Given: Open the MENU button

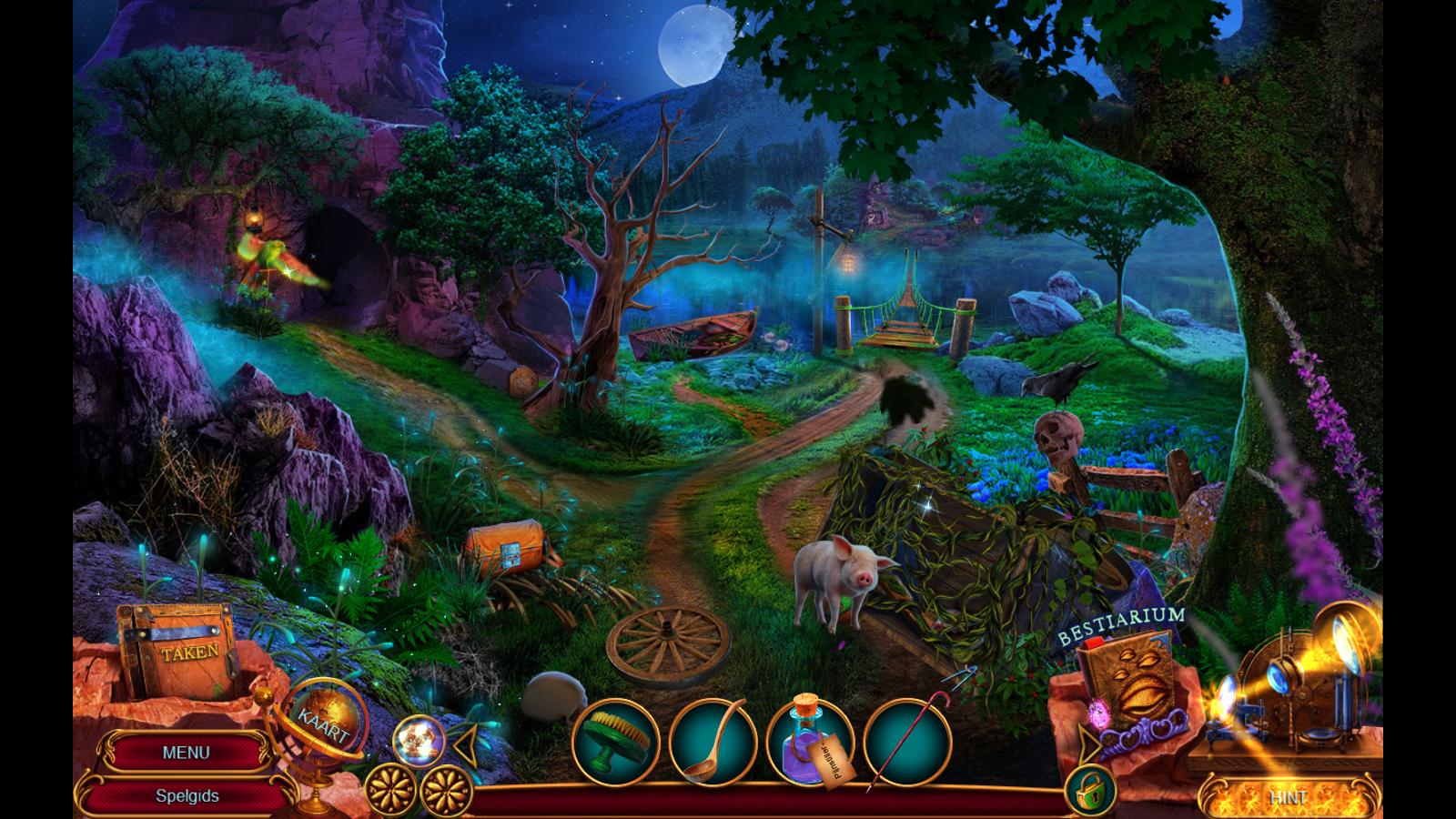Looking at the screenshot, I should [186, 753].
